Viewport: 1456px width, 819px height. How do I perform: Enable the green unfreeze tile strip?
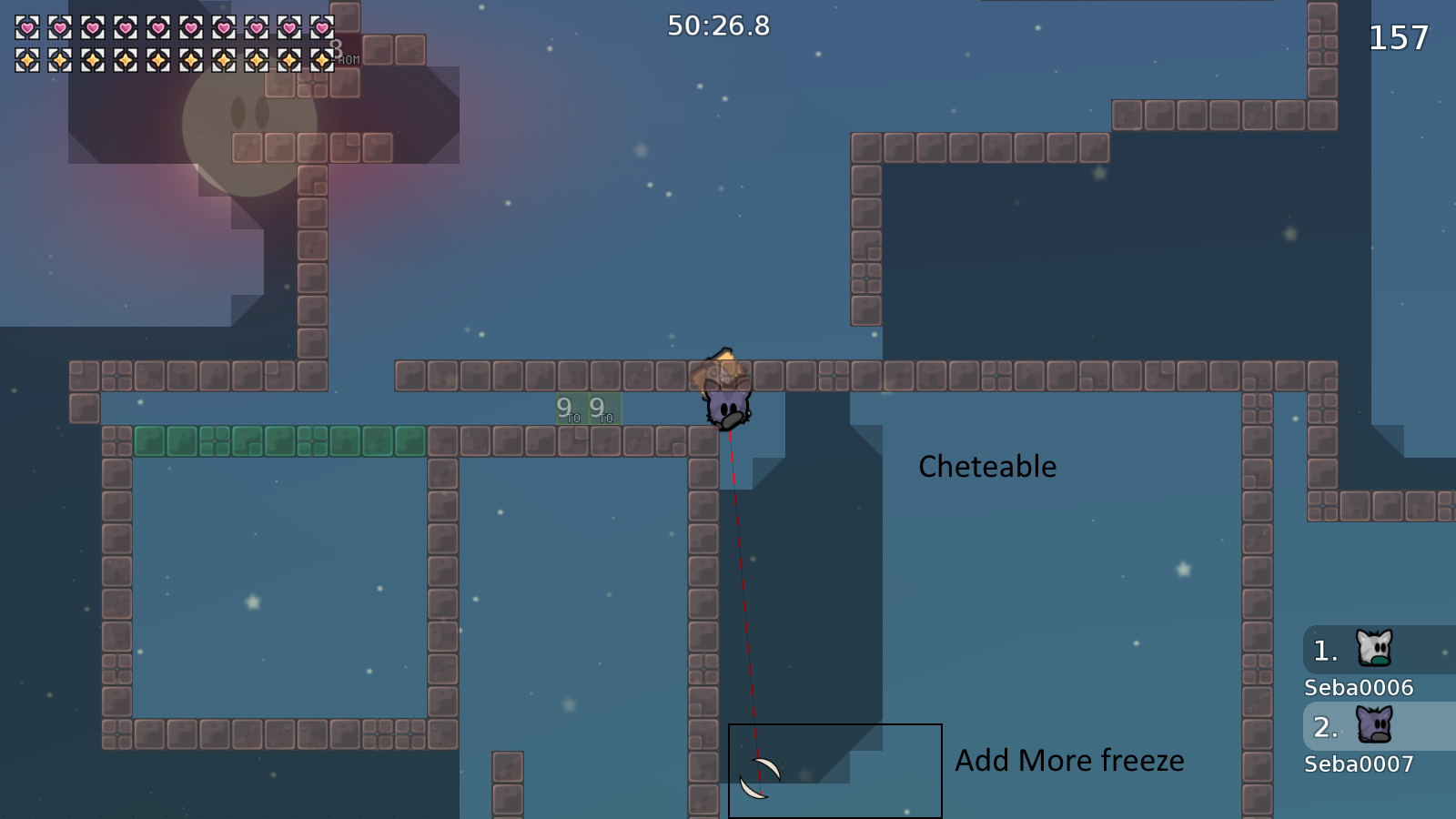[x=278, y=440]
